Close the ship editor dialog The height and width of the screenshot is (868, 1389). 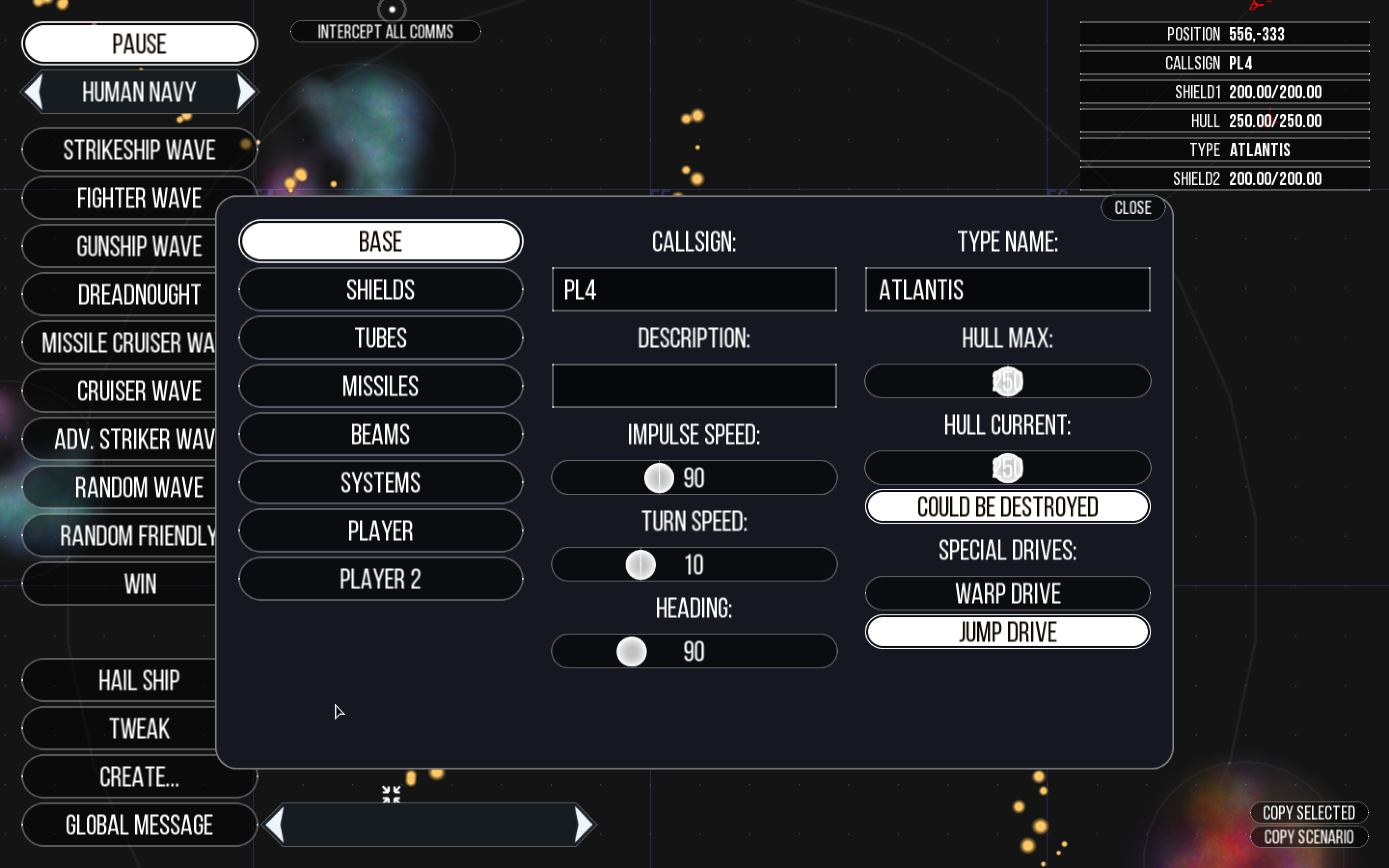coord(1132,208)
